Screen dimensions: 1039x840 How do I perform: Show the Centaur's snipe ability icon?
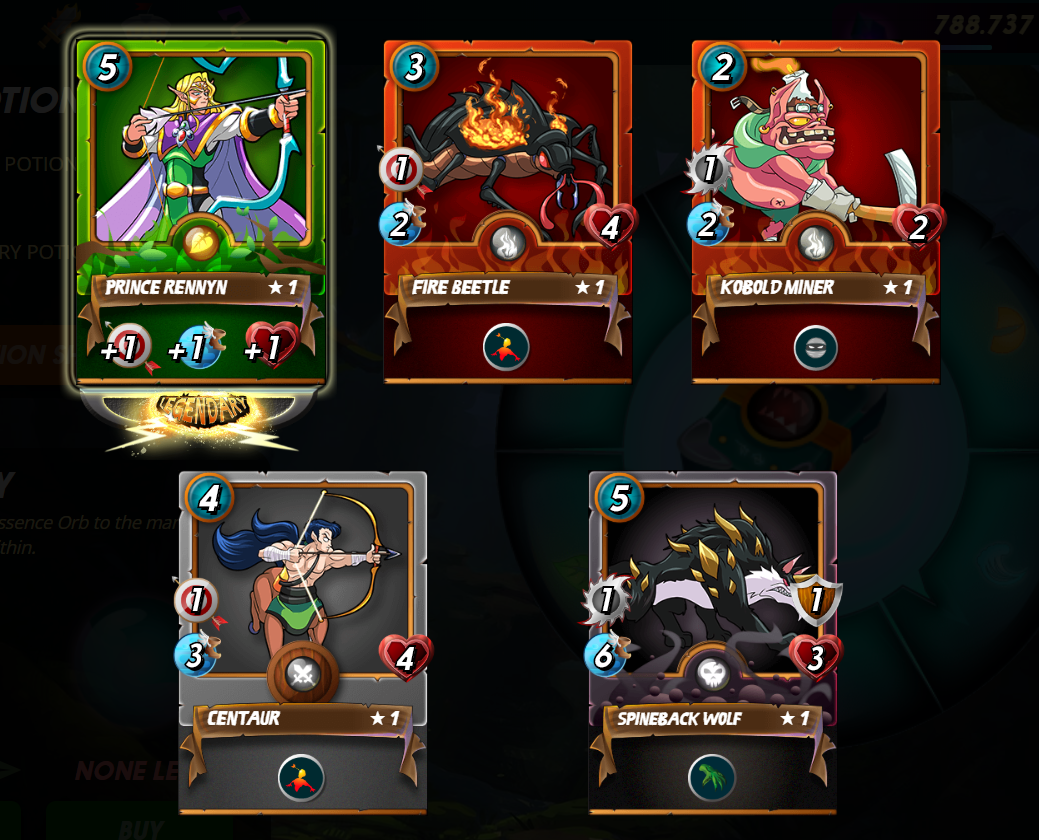coord(301,777)
